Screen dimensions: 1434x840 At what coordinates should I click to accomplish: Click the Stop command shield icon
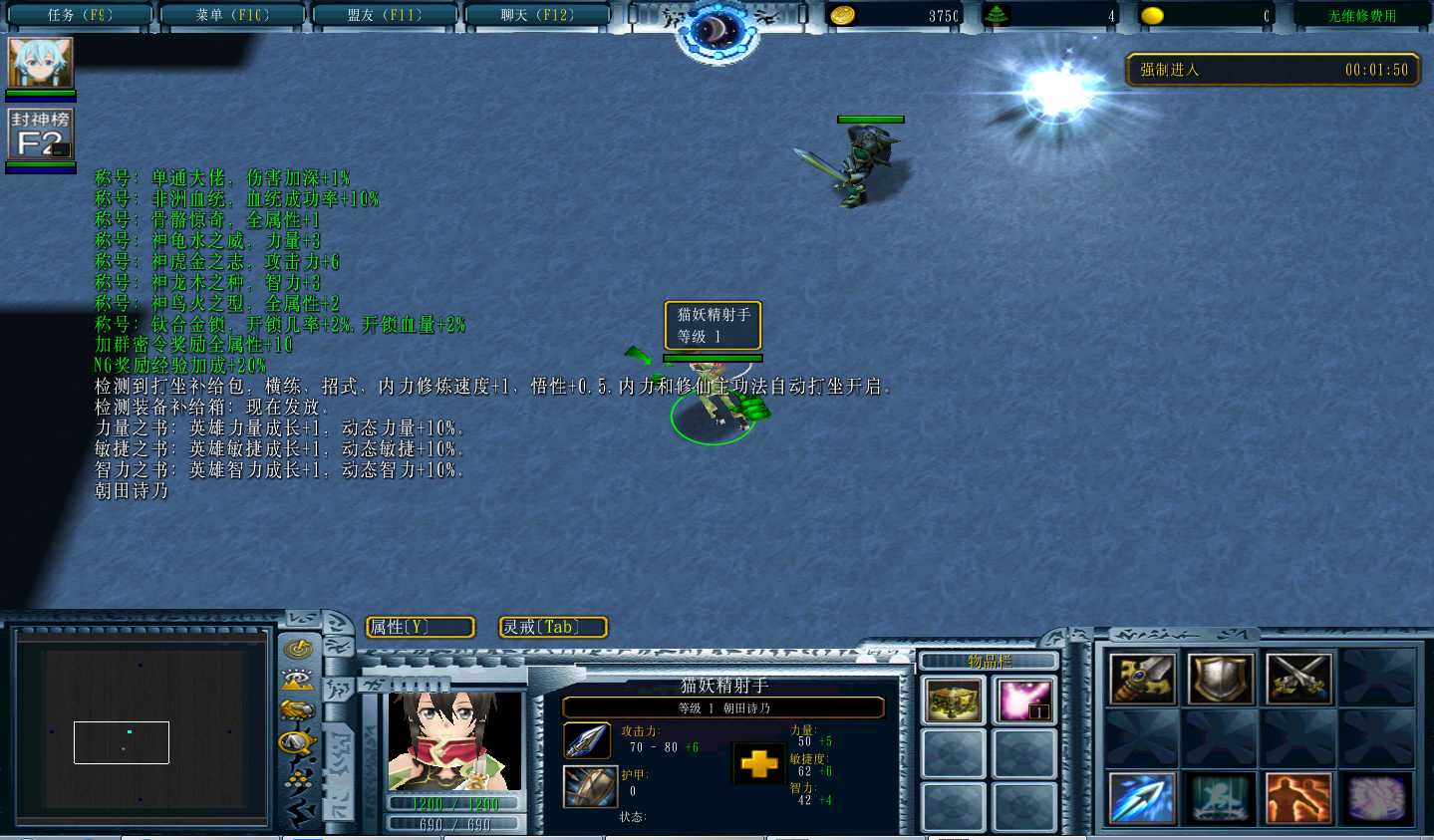(1220, 679)
